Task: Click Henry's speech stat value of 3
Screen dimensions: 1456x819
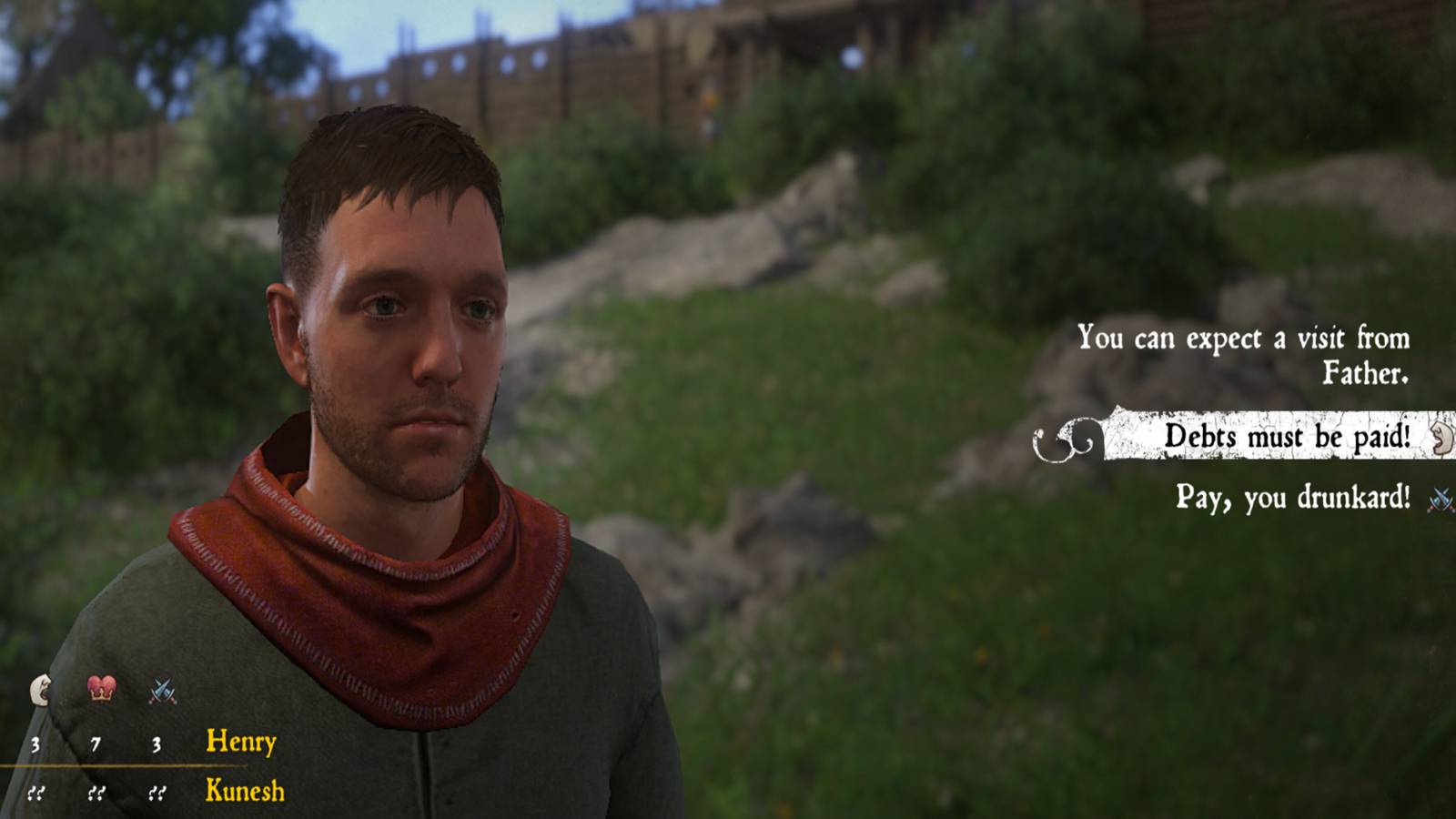Action: click(x=36, y=743)
